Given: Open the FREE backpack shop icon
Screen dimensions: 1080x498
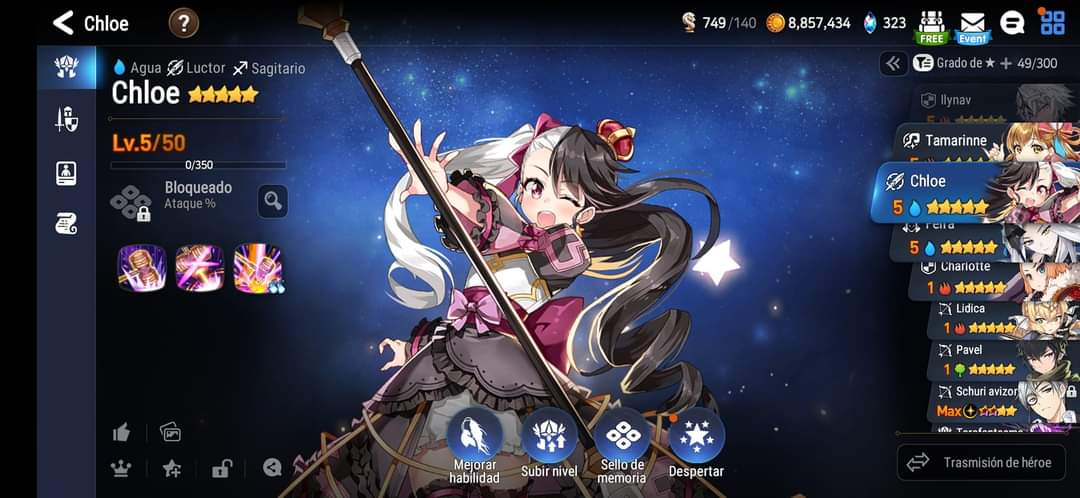Looking at the screenshot, I should point(931,26).
